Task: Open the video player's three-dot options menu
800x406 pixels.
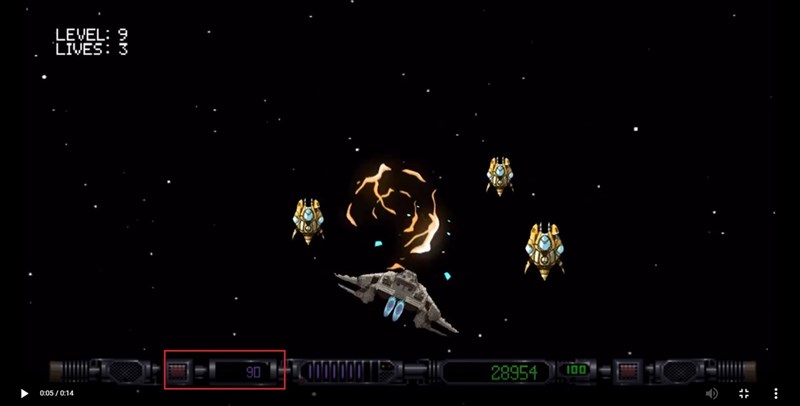Action: point(776,393)
